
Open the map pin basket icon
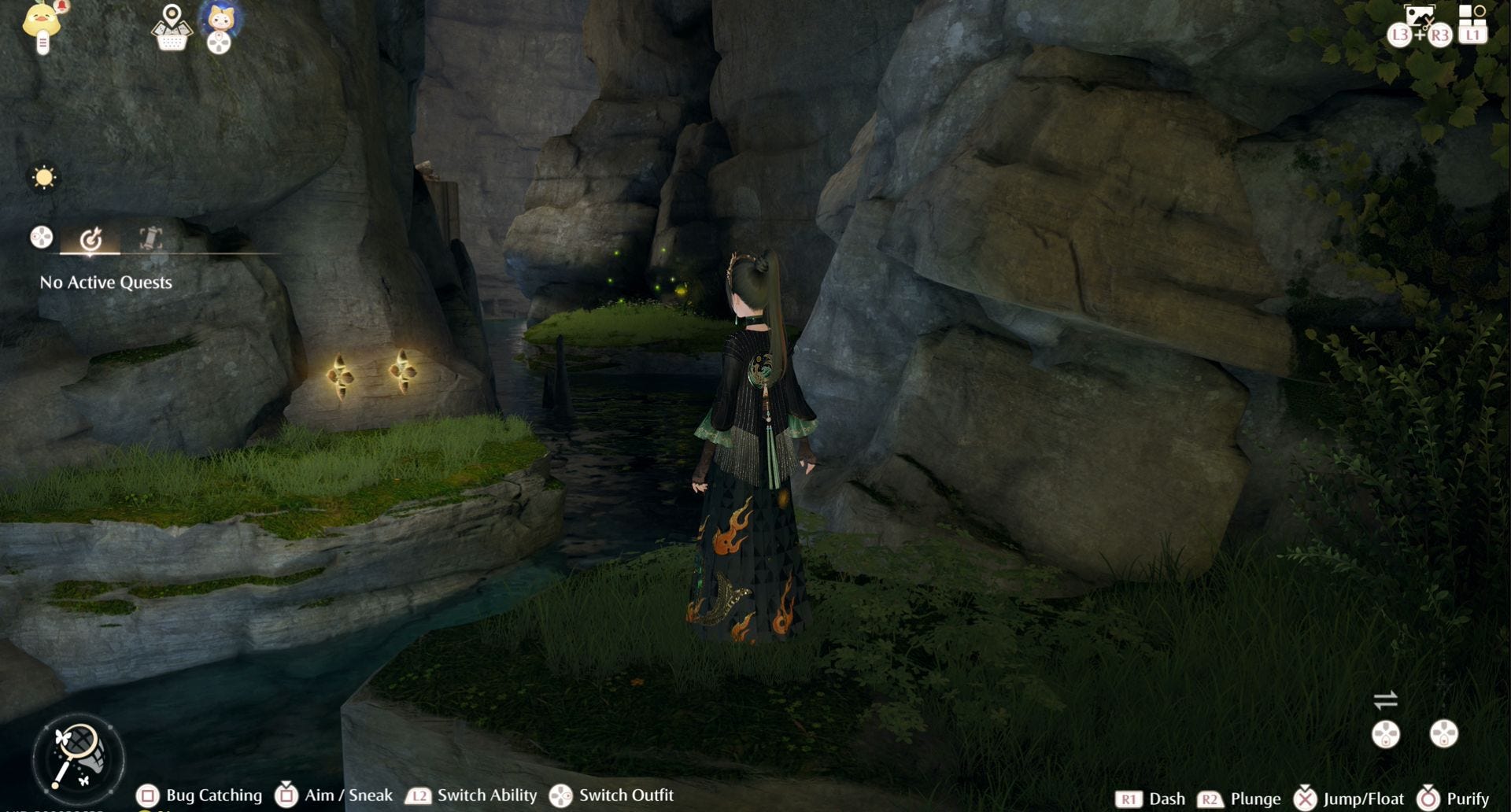coord(172,27)
